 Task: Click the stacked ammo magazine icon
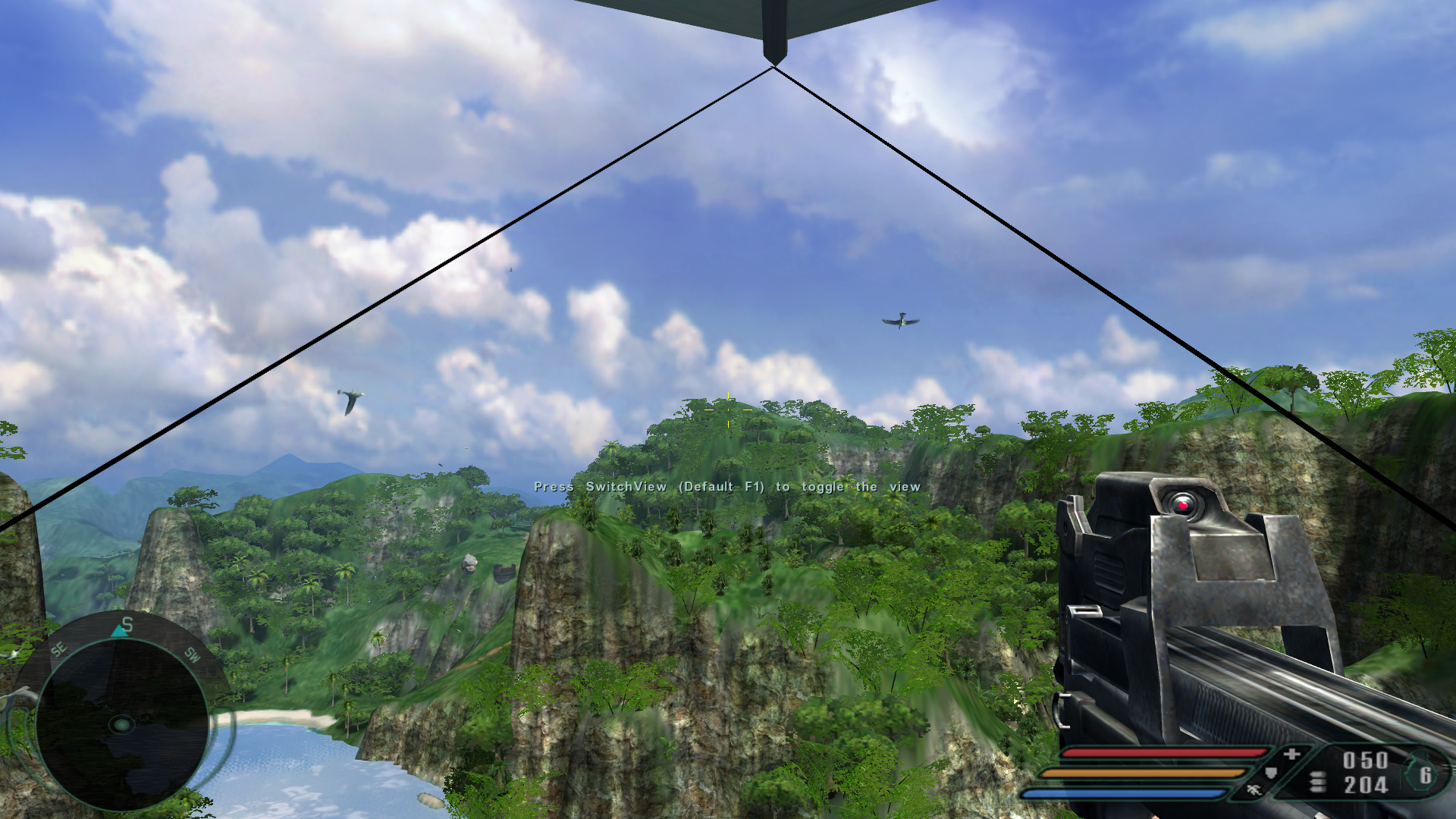pos(1317,781)
